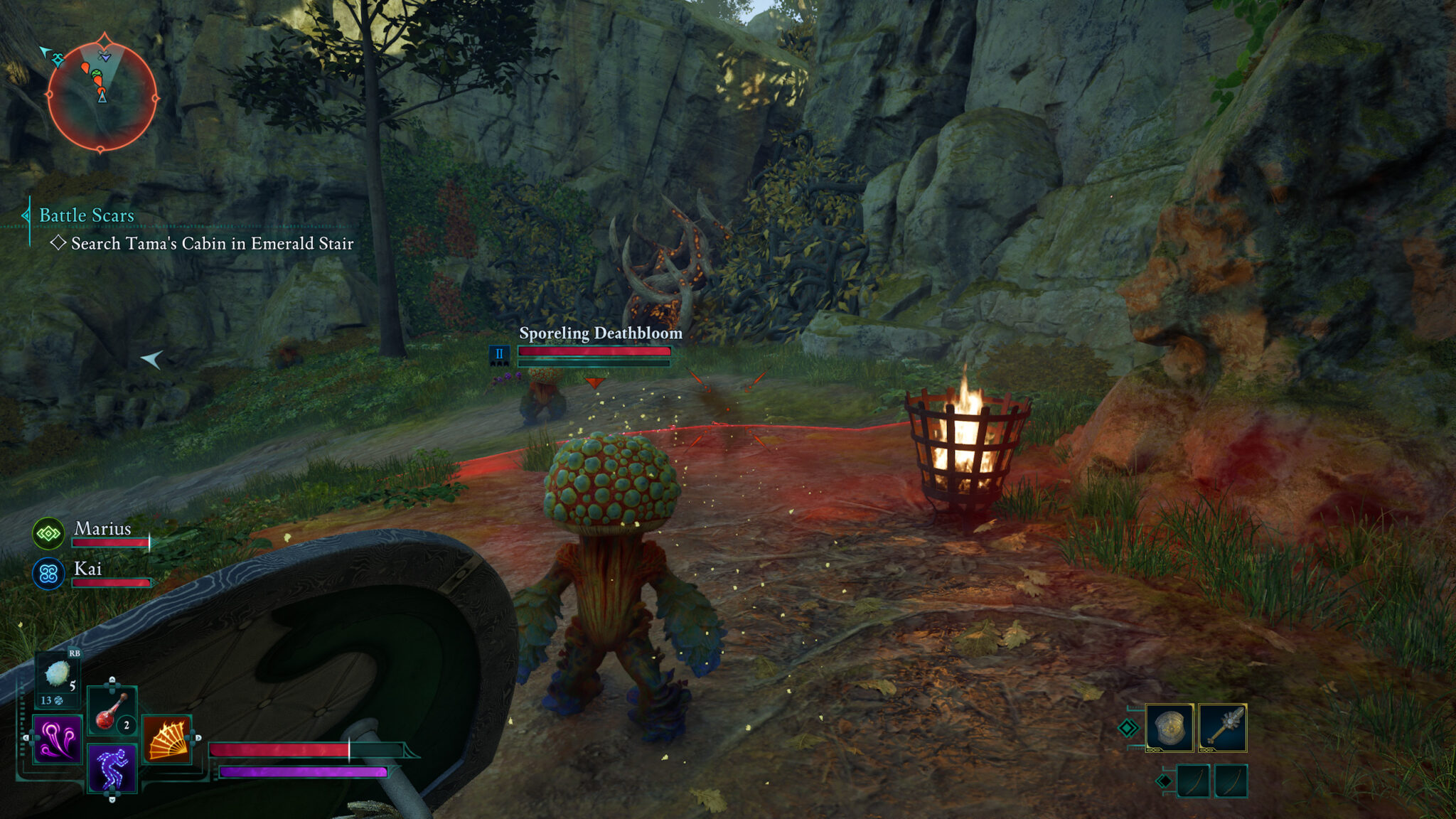Activate the flaming fan ability
This screenshot has width=1456, height=819.
167,739
